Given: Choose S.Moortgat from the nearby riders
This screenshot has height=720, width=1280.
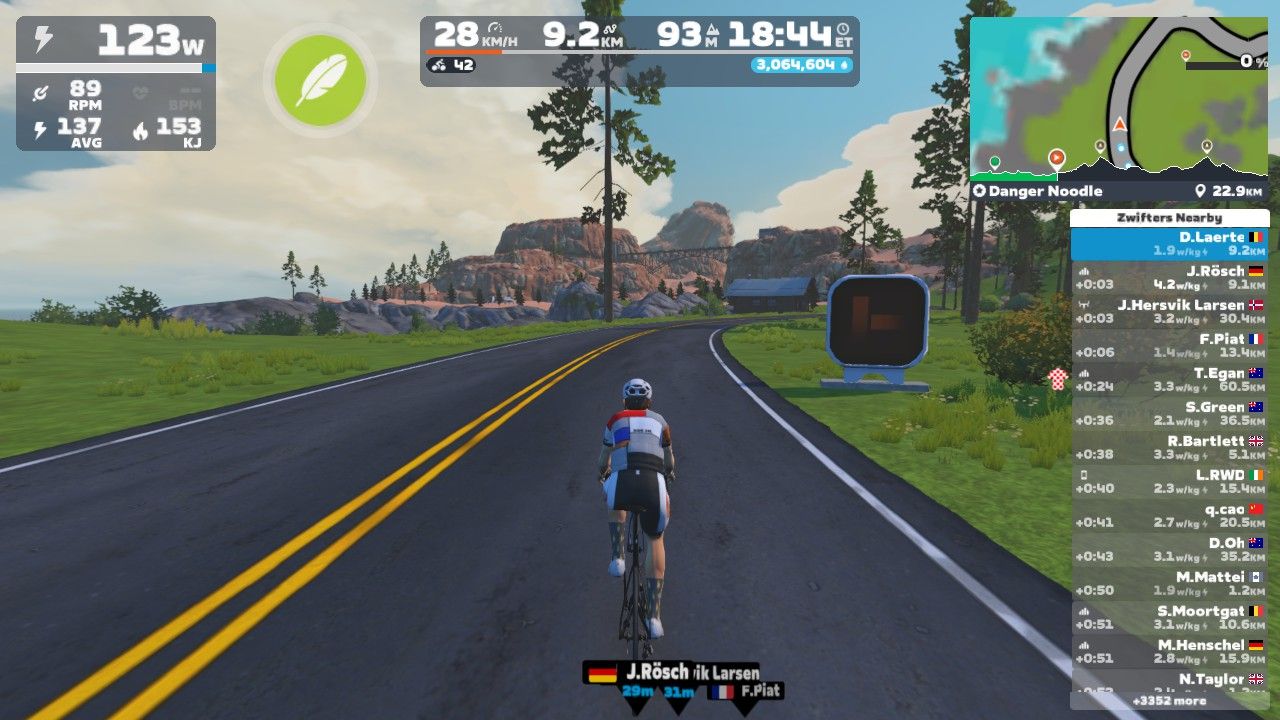Looking at the screenshot, I should tap(1169, 618).
